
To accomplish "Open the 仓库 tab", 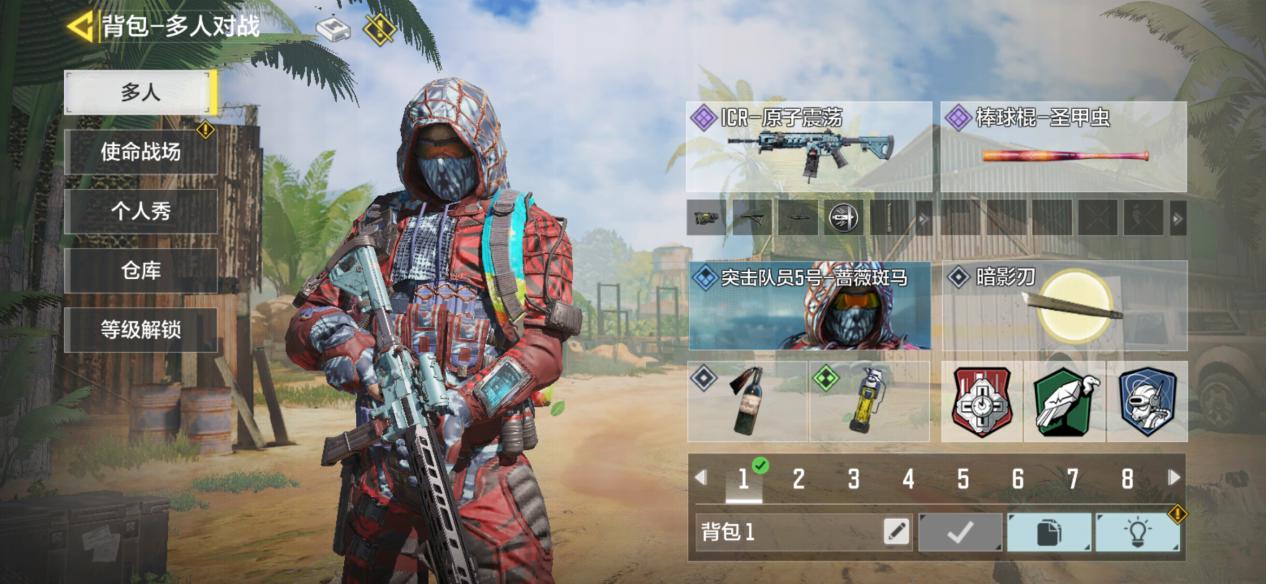I will point(140,270).
